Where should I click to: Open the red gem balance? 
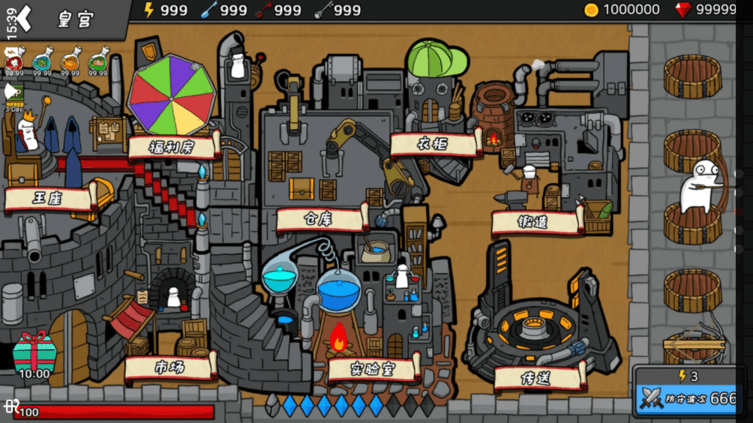pos(706,10)
